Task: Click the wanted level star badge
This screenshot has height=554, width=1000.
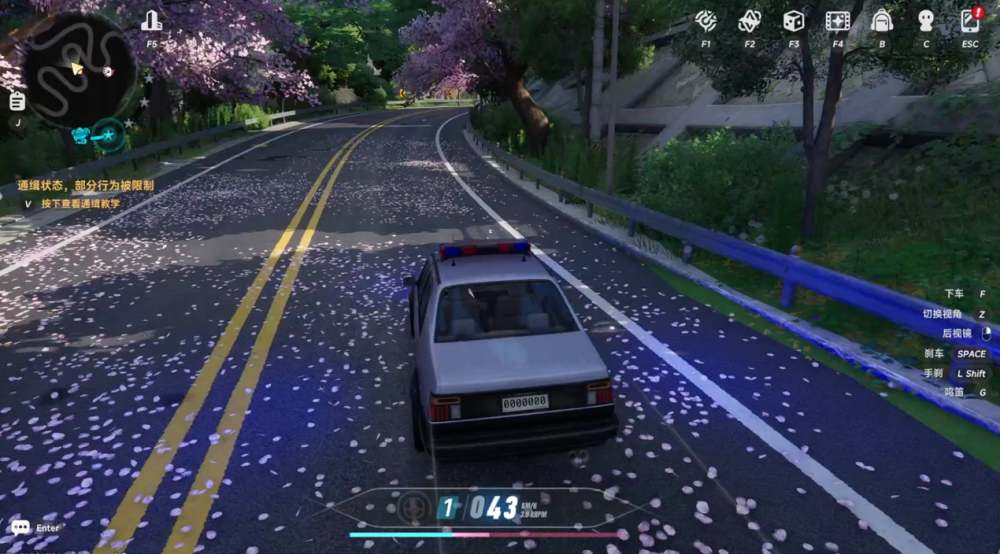Action: pos(107,134)
